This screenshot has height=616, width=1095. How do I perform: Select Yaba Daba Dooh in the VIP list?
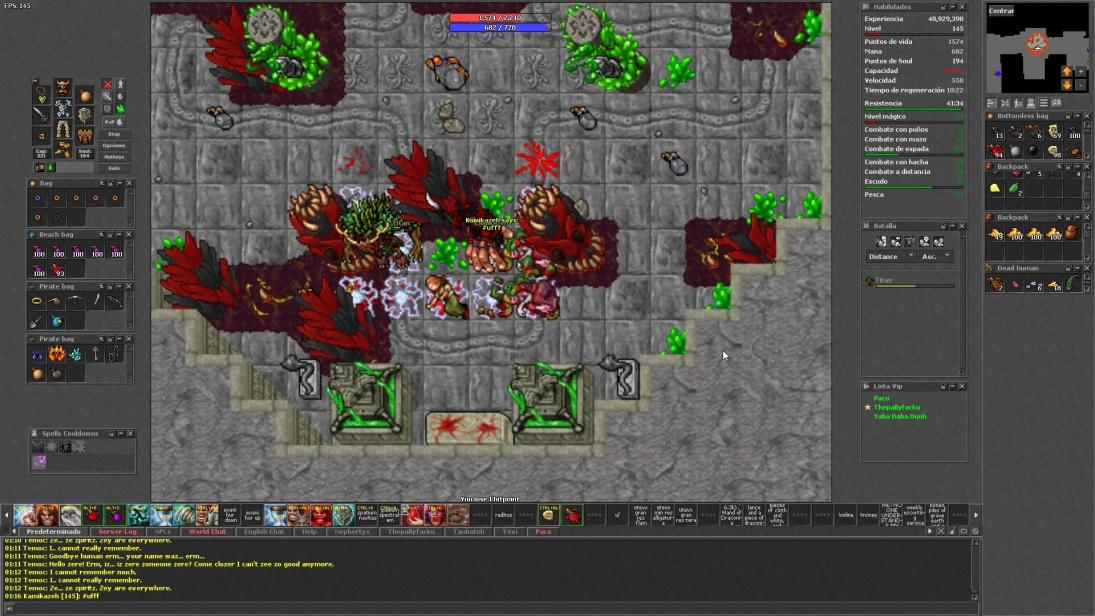(x=900, y=416)
